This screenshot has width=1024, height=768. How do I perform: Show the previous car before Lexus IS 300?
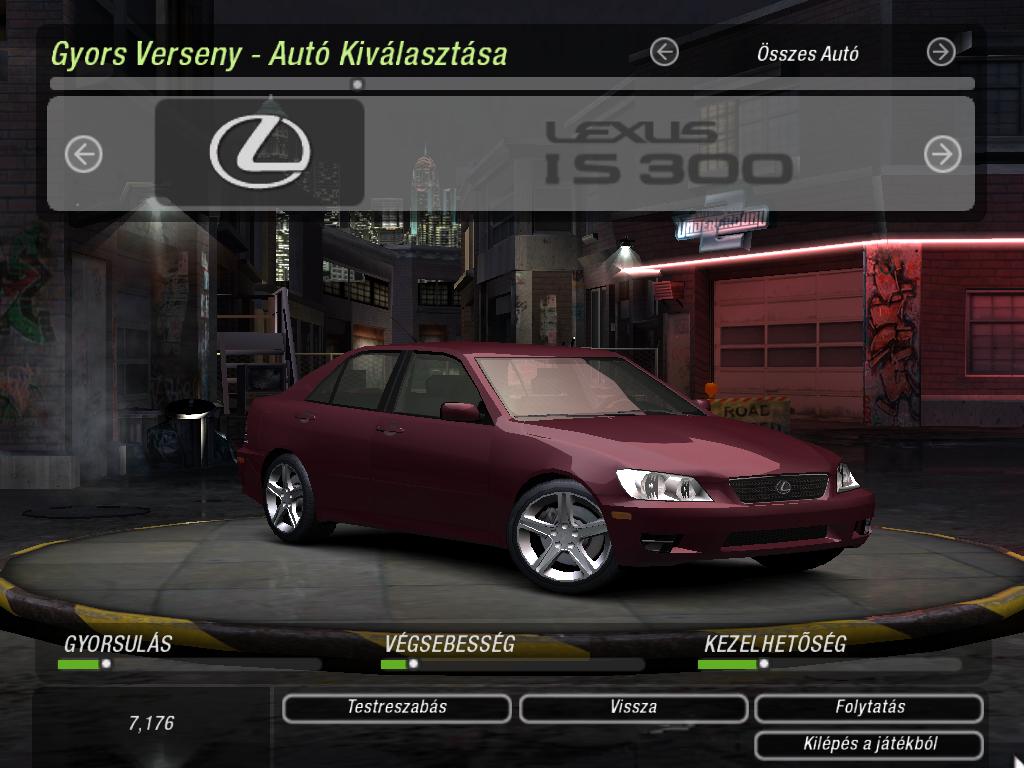[x=84, y=154]
